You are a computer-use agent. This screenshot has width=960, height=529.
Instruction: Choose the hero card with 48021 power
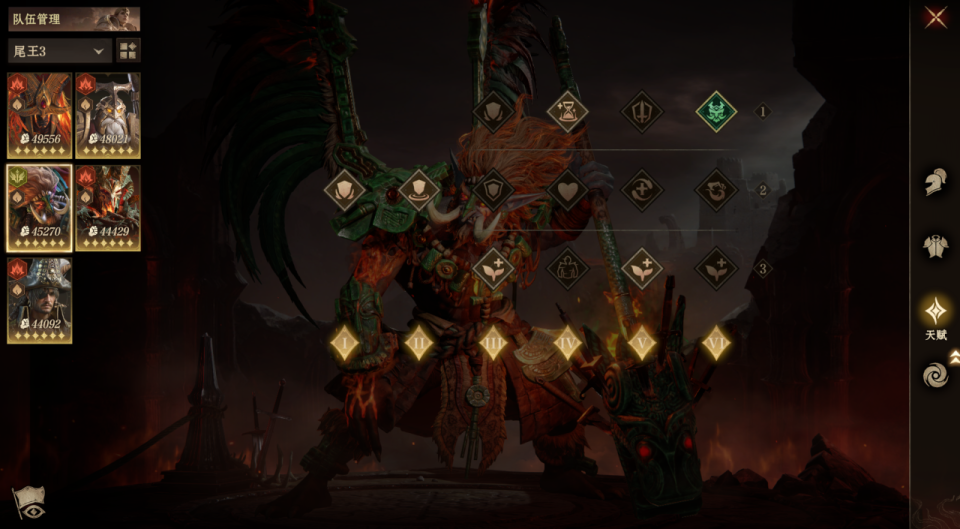tap(108, 115)
